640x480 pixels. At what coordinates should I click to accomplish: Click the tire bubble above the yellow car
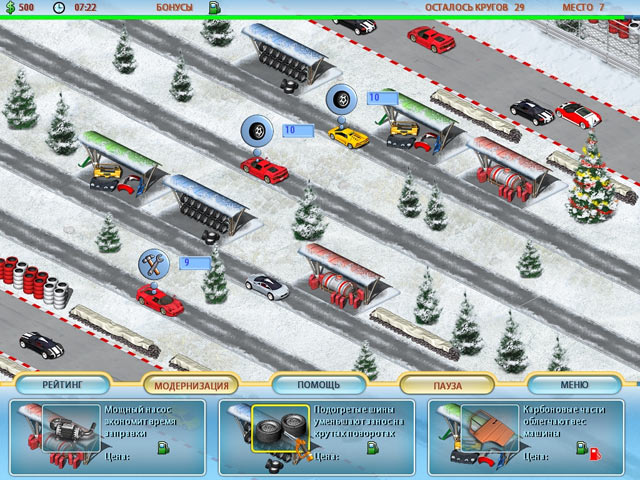[342, 99]
